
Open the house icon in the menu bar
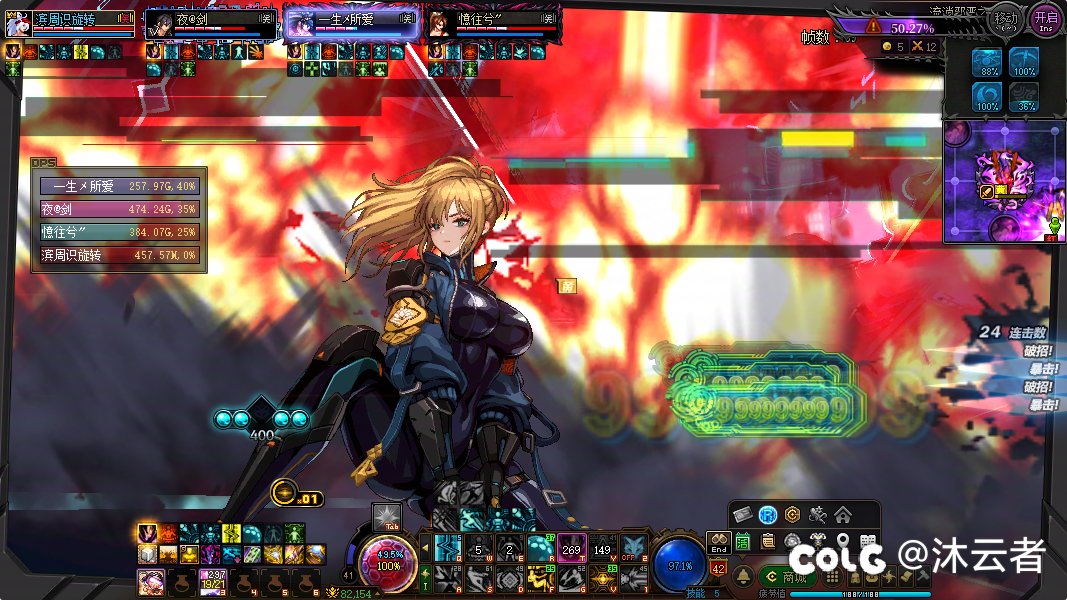(x=843, y=515)
